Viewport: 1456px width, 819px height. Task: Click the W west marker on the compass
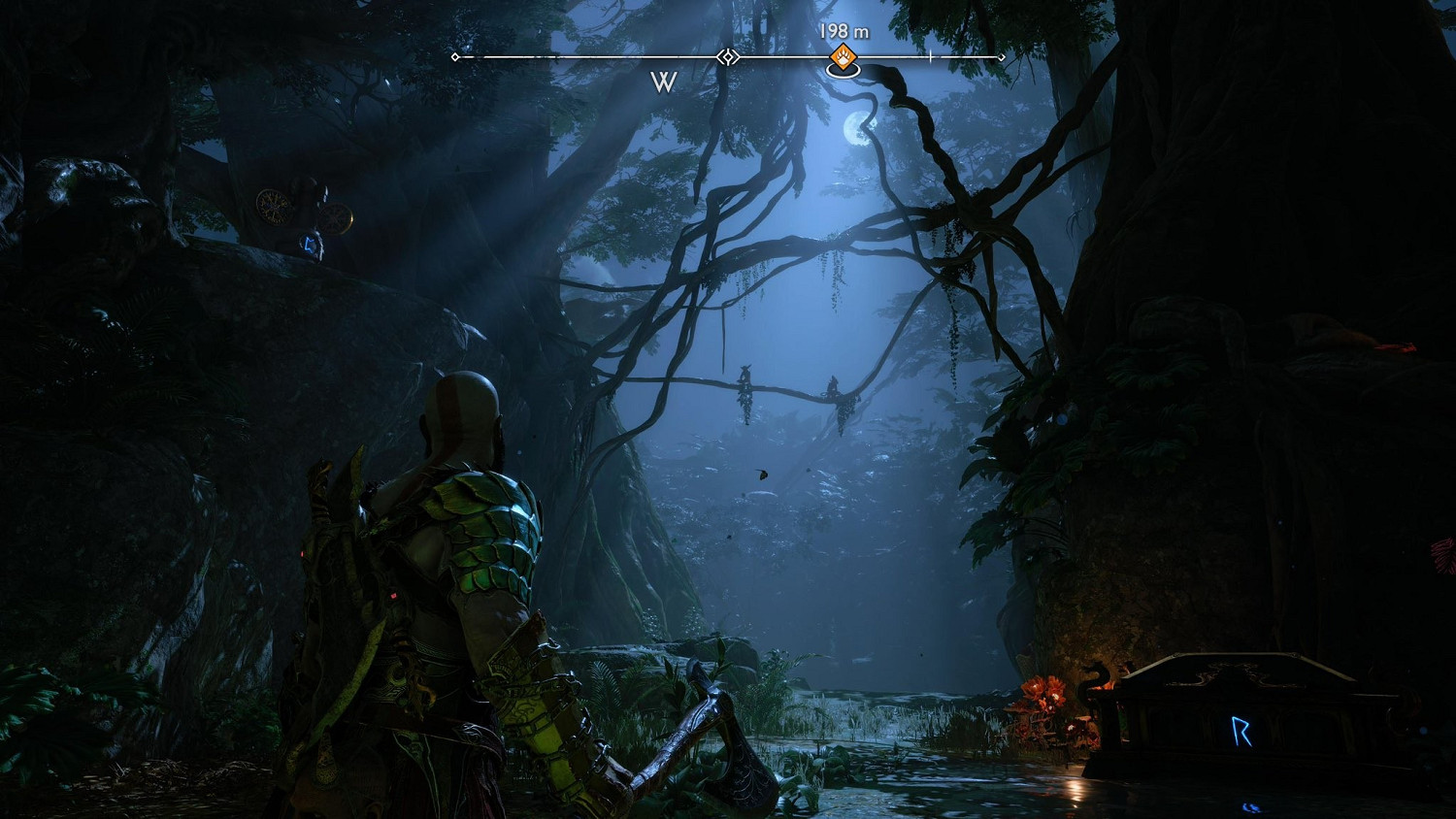coord(664,82)
